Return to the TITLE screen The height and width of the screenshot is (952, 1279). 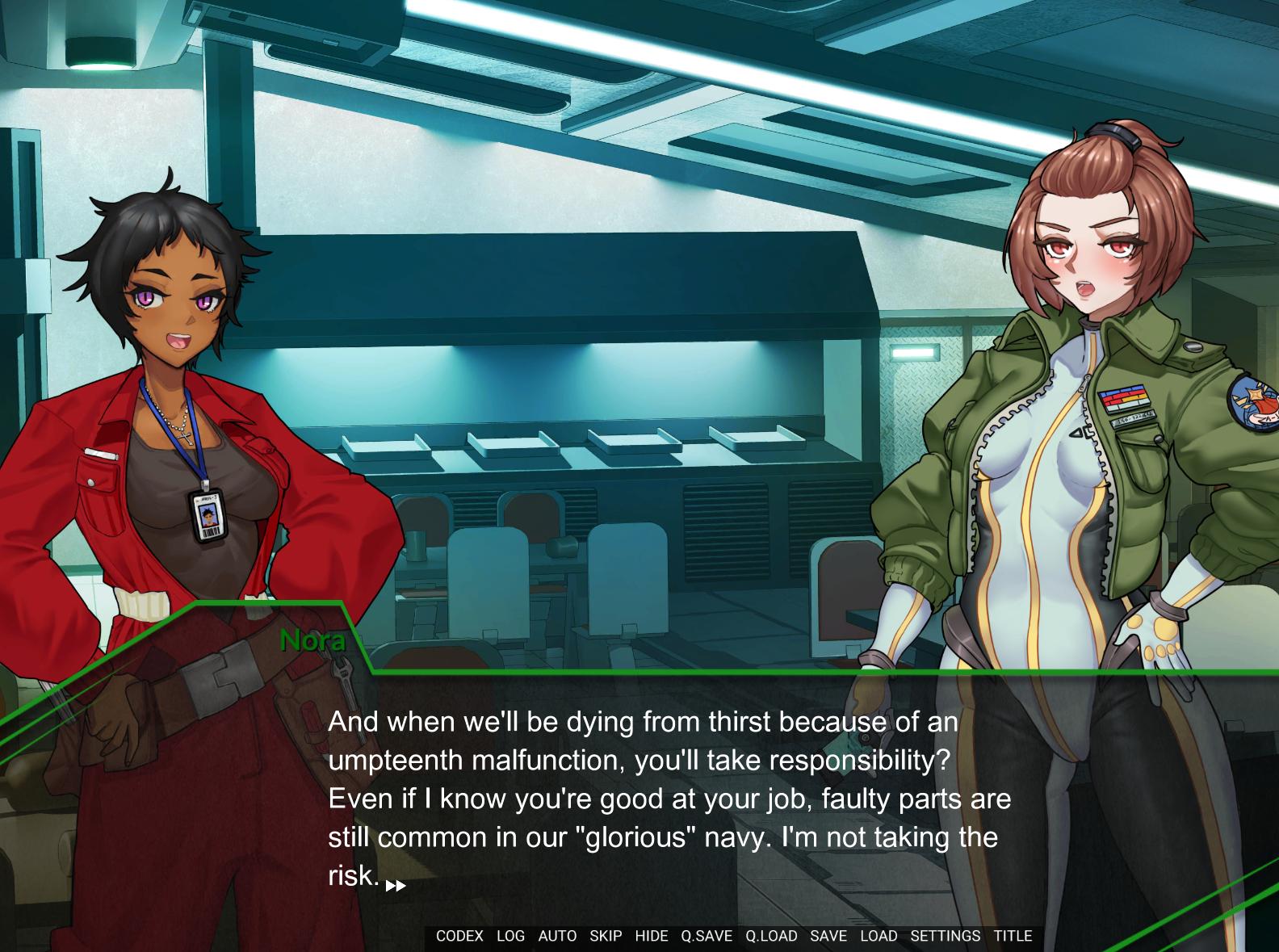point(1013,936)
